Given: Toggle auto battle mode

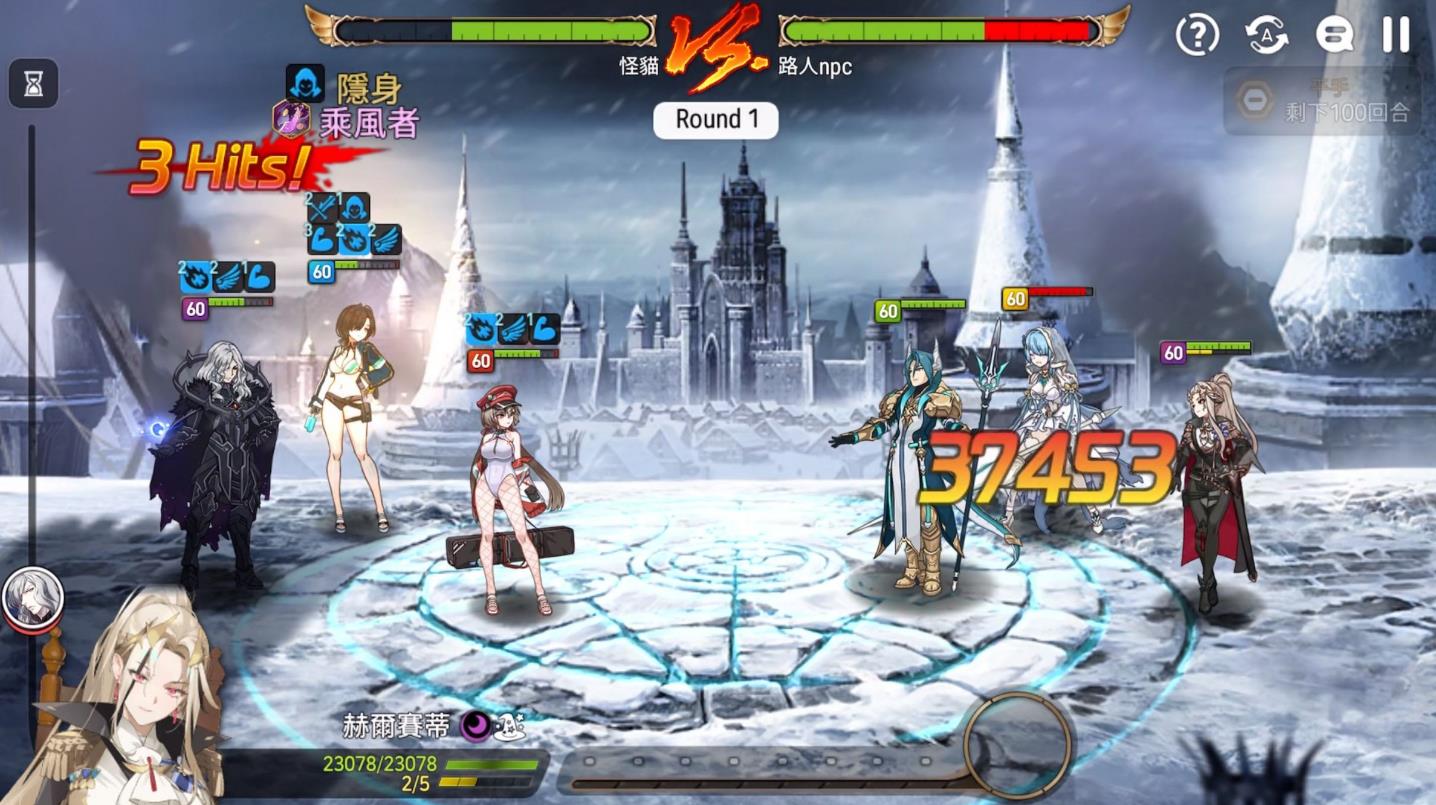Looking at the screenshot, I should point(1266,36).
